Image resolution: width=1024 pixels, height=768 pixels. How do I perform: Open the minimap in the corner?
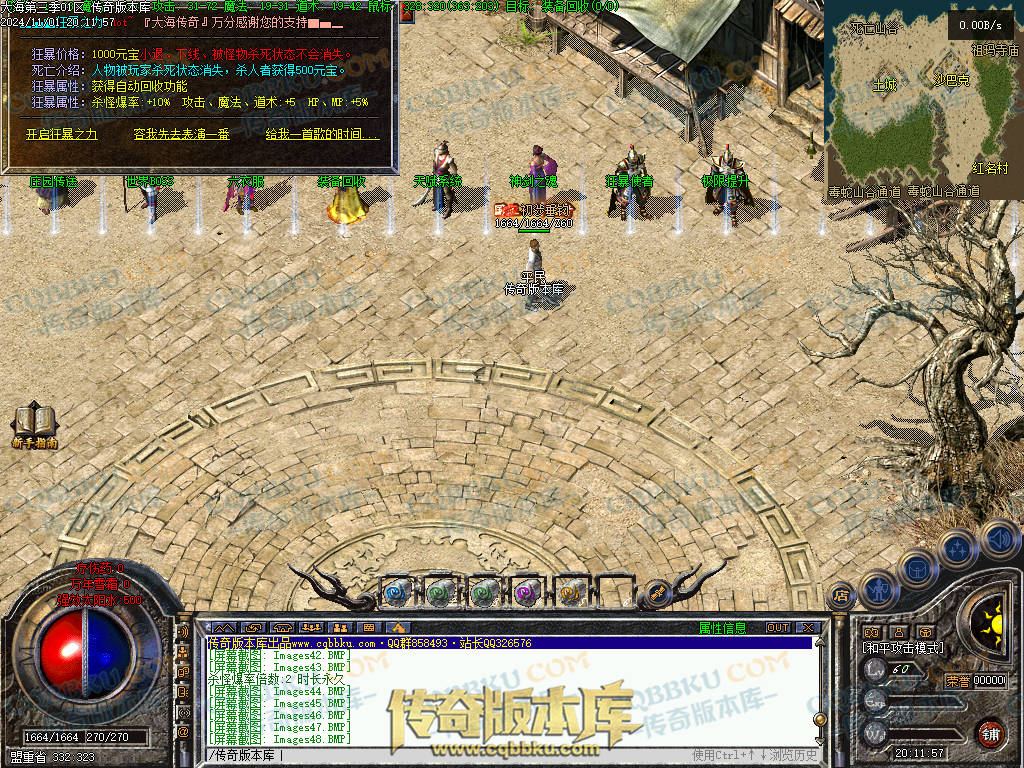pos(920,100)
